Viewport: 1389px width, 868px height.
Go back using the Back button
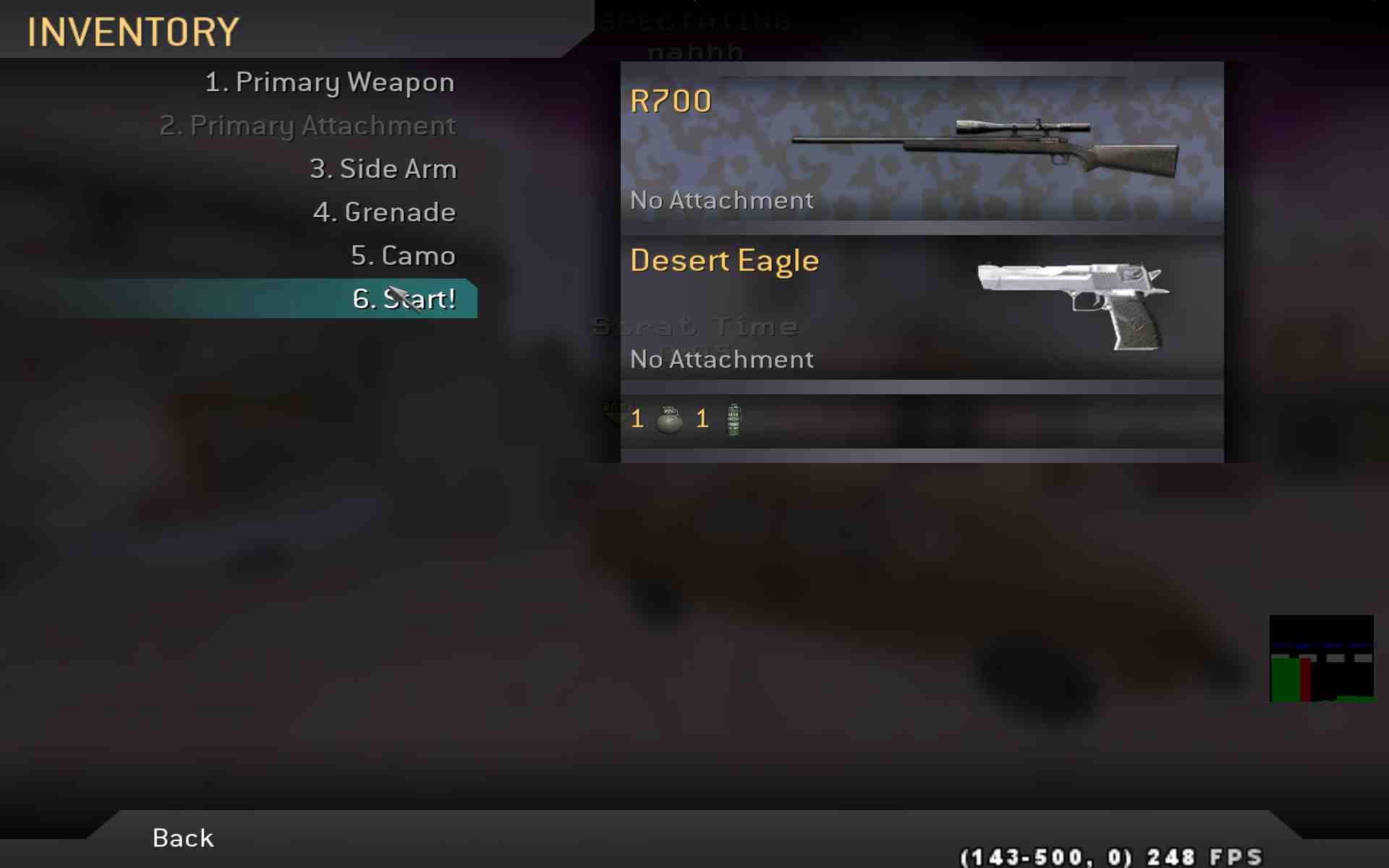[x=183, y=838]
